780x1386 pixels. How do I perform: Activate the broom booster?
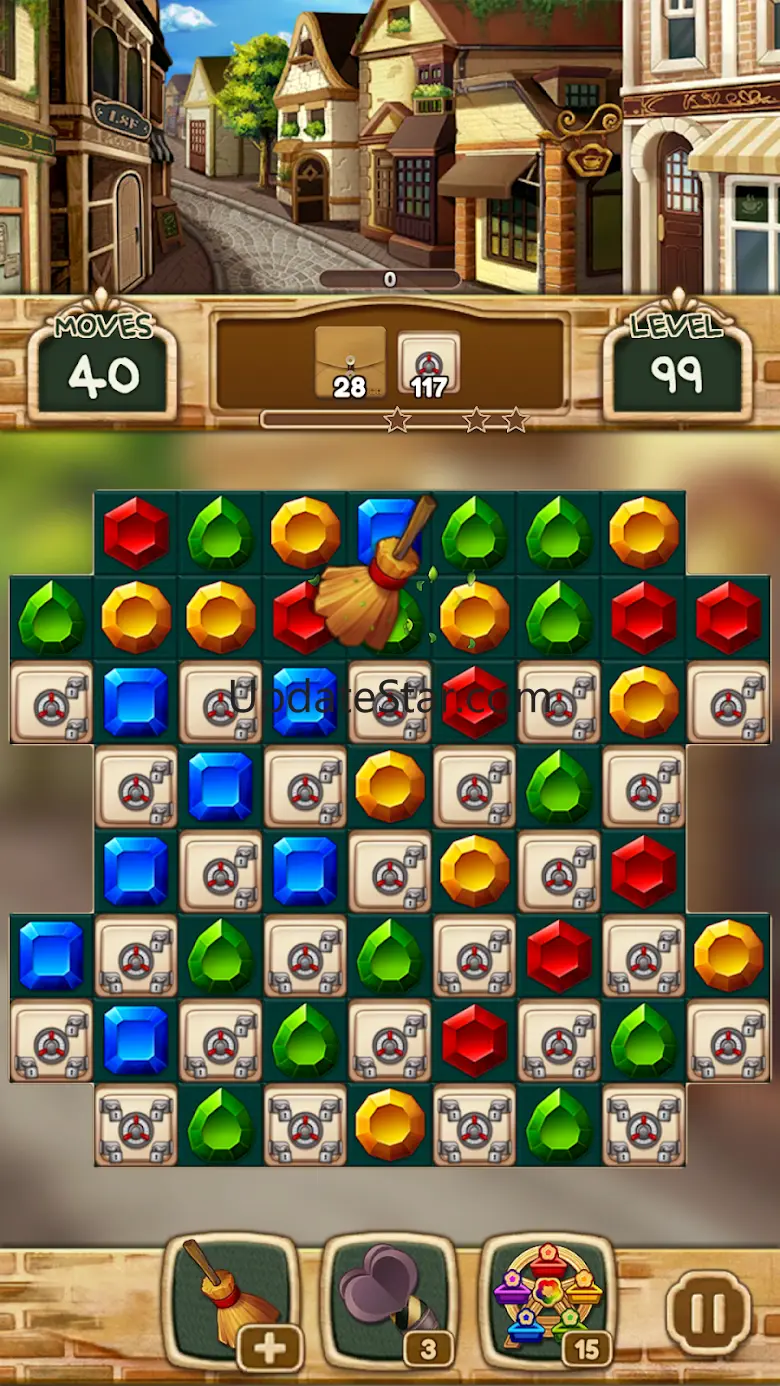232,1297
